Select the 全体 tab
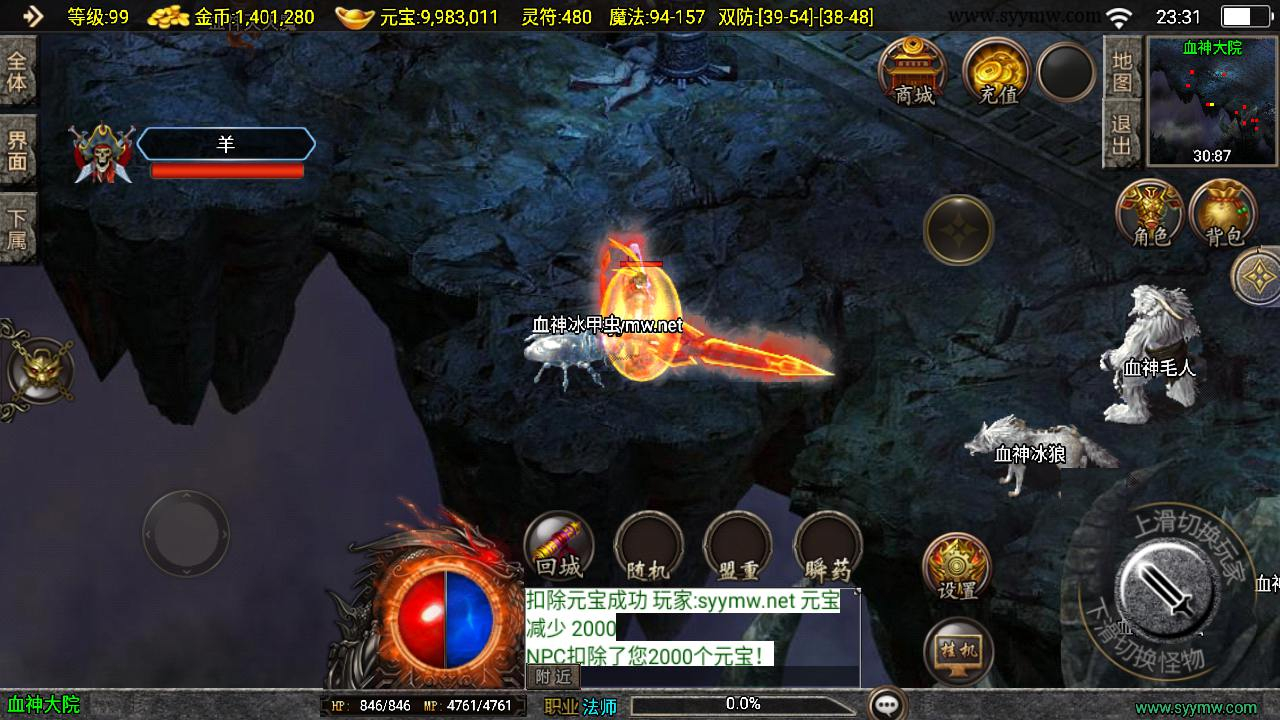Viewport: 1280px width, 720px height. (x=17, y=70)
